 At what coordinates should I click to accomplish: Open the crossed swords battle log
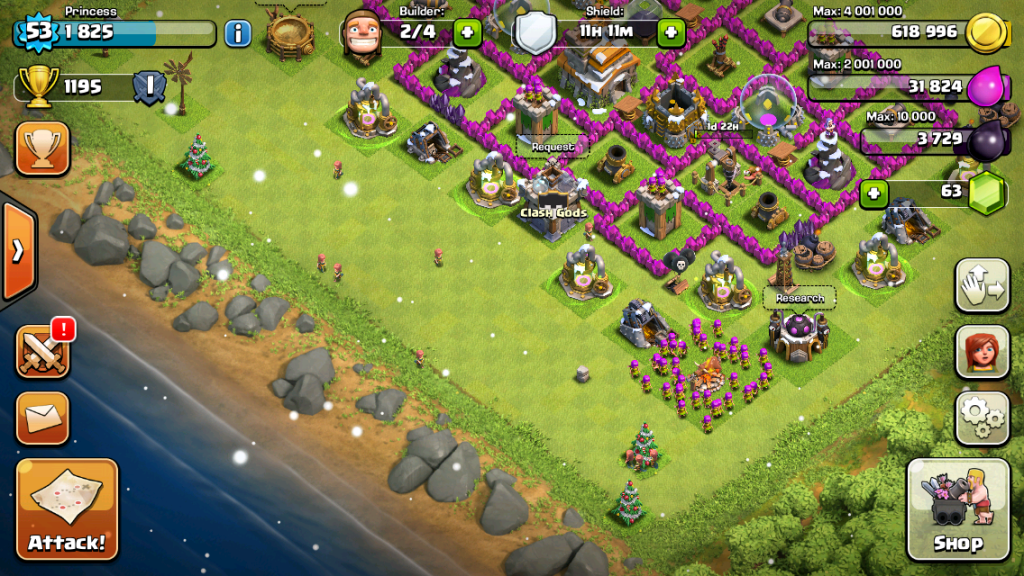[43, 352]
